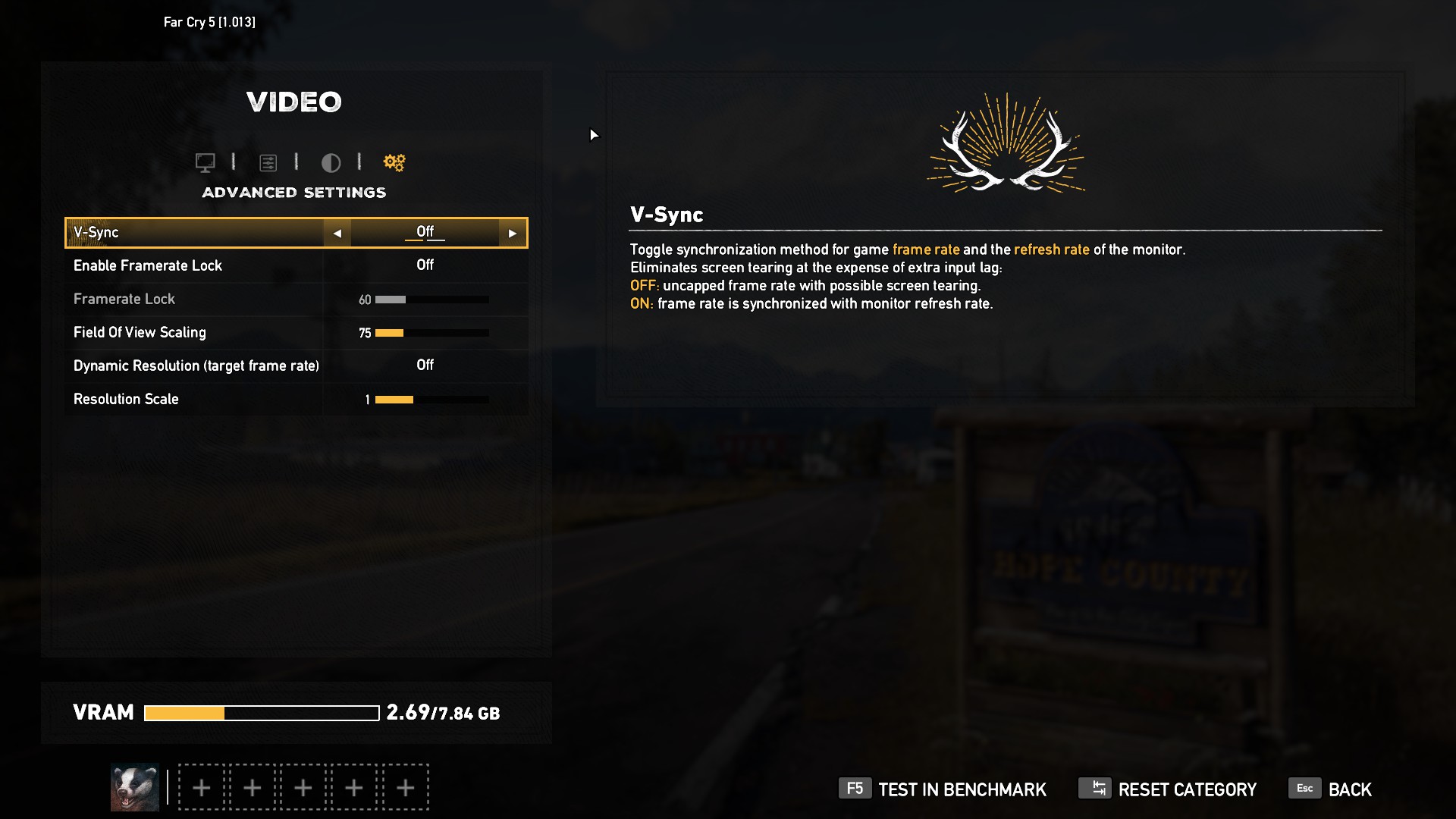Image resolution: width=1456 pixels, height=819 pixels.
Task: Switch to the monitor display tab
Action: coord(205,162)
